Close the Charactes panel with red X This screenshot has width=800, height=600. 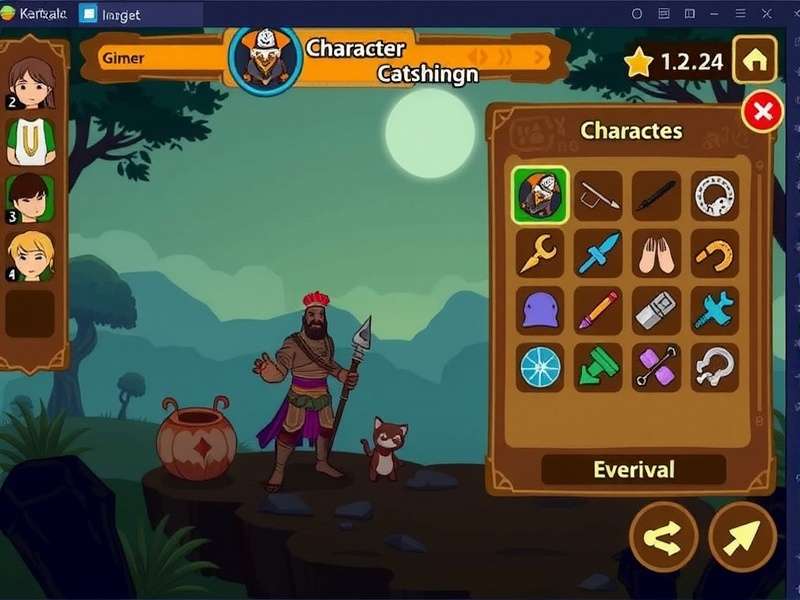point(763,113)
